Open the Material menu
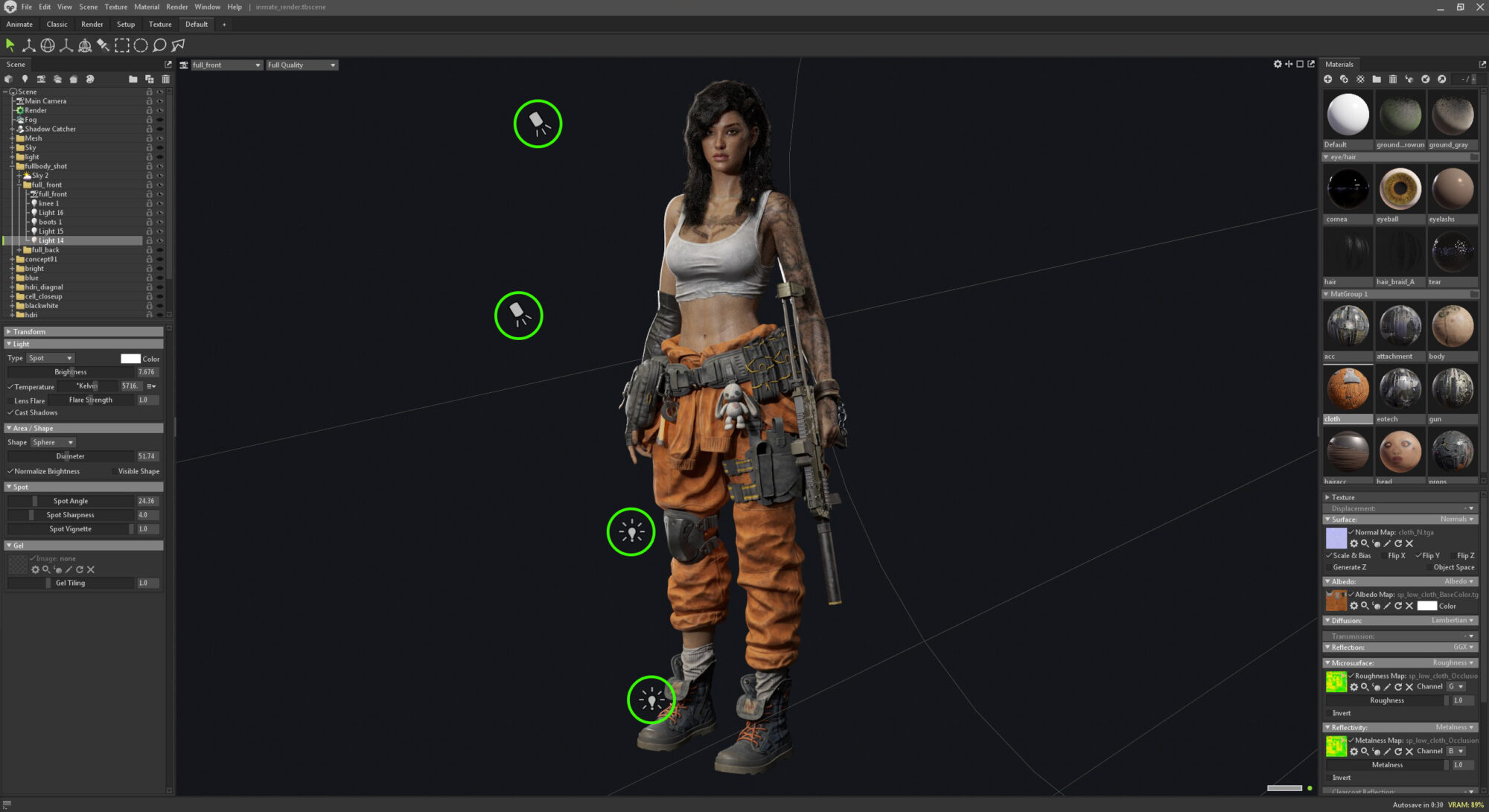1489x812 pixels. [146, 7]
